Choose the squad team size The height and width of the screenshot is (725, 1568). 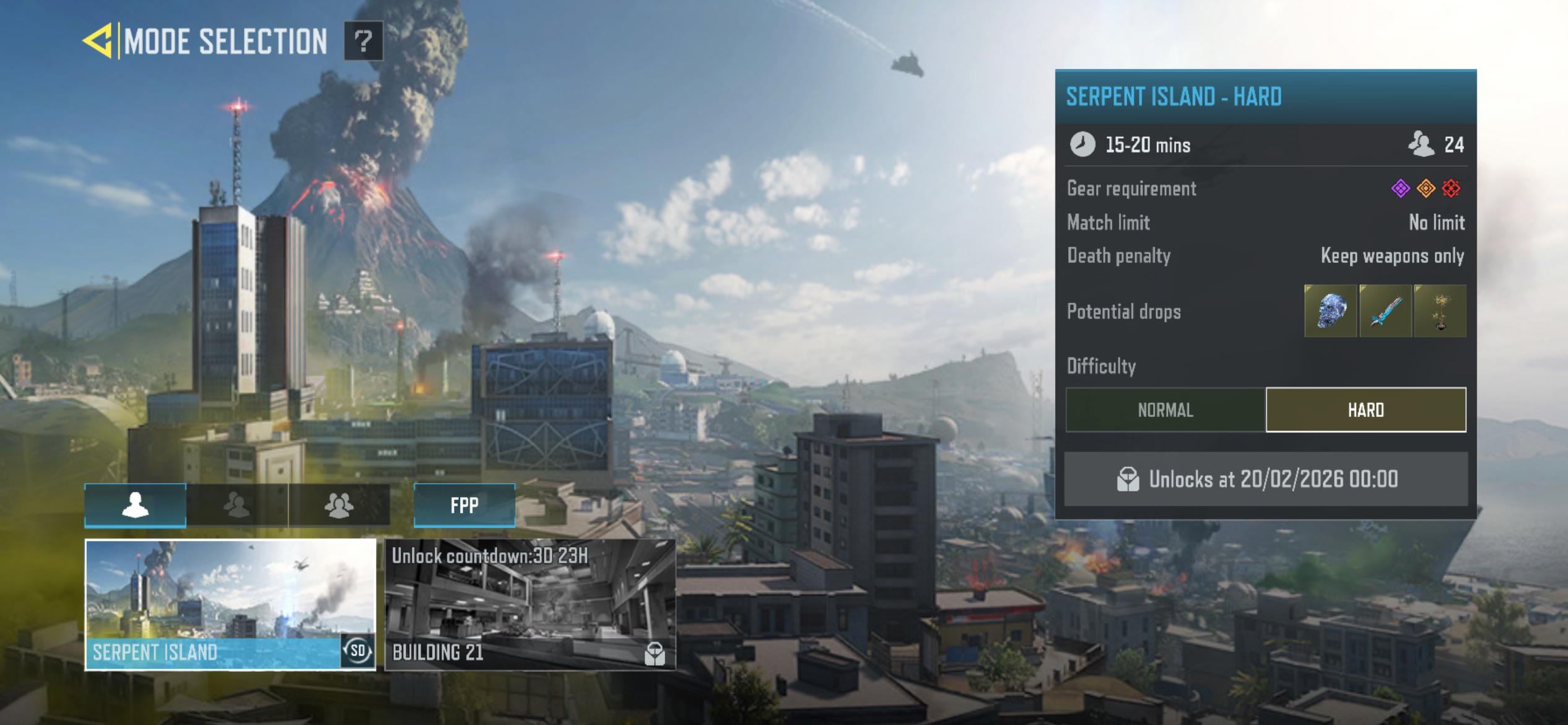(339, 505)
